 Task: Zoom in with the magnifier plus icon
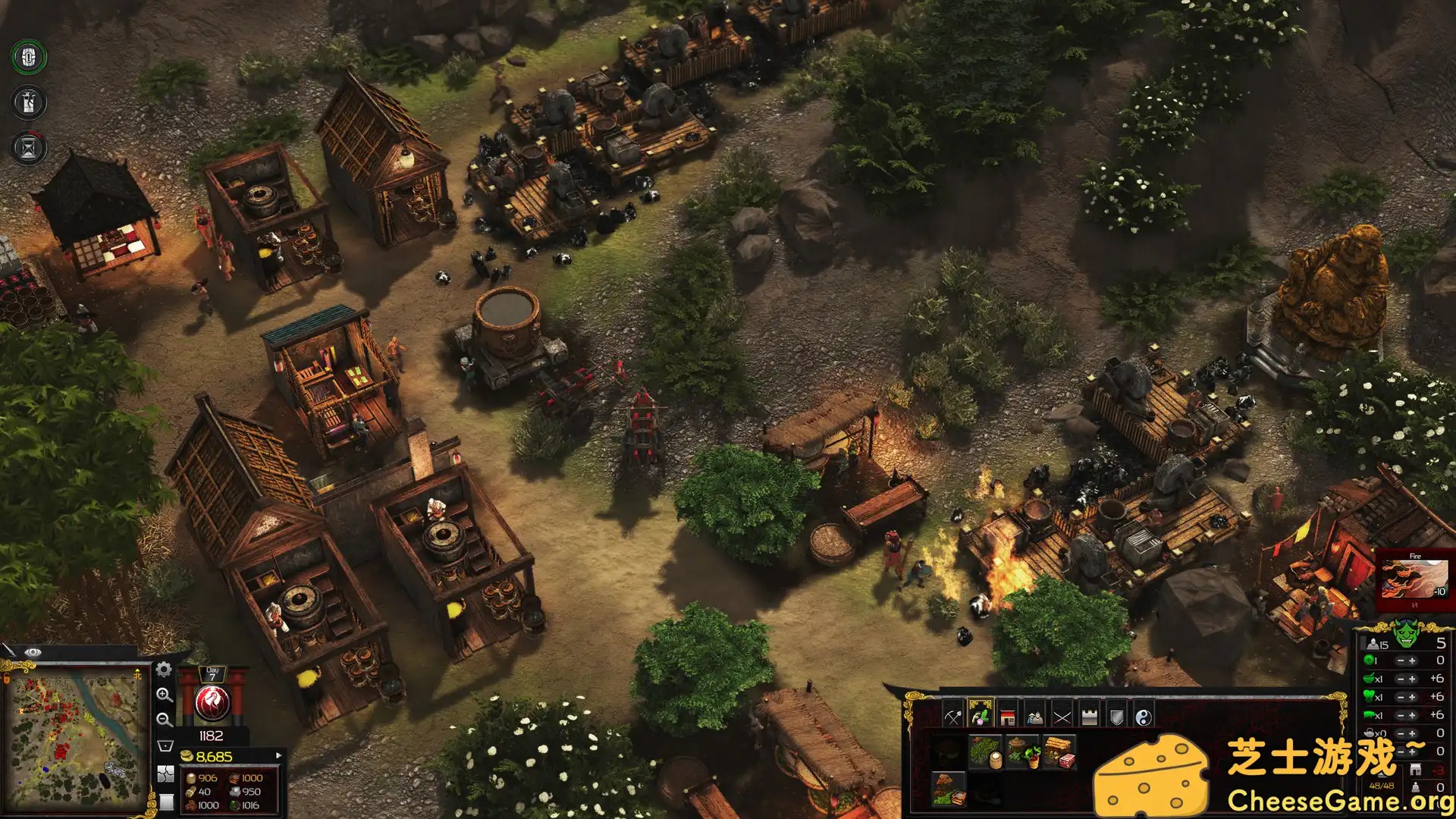[166, 695]
